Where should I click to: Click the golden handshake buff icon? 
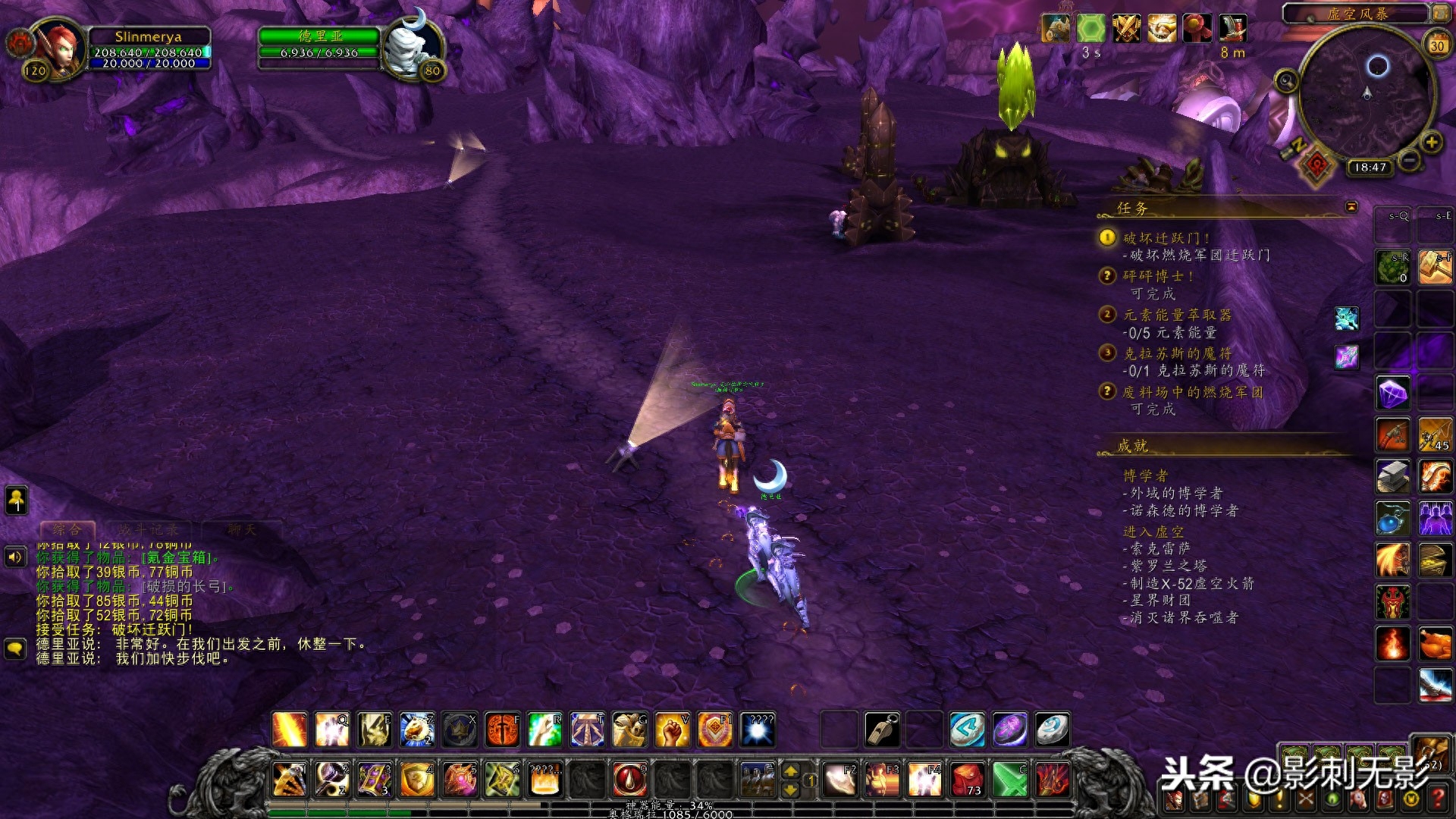coord(1161,29)
